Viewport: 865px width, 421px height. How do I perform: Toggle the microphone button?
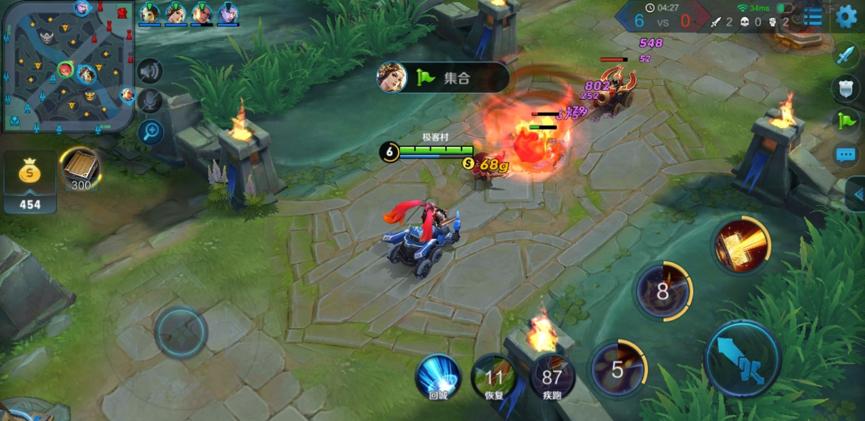pyautogui.click(x=150, y=101)
